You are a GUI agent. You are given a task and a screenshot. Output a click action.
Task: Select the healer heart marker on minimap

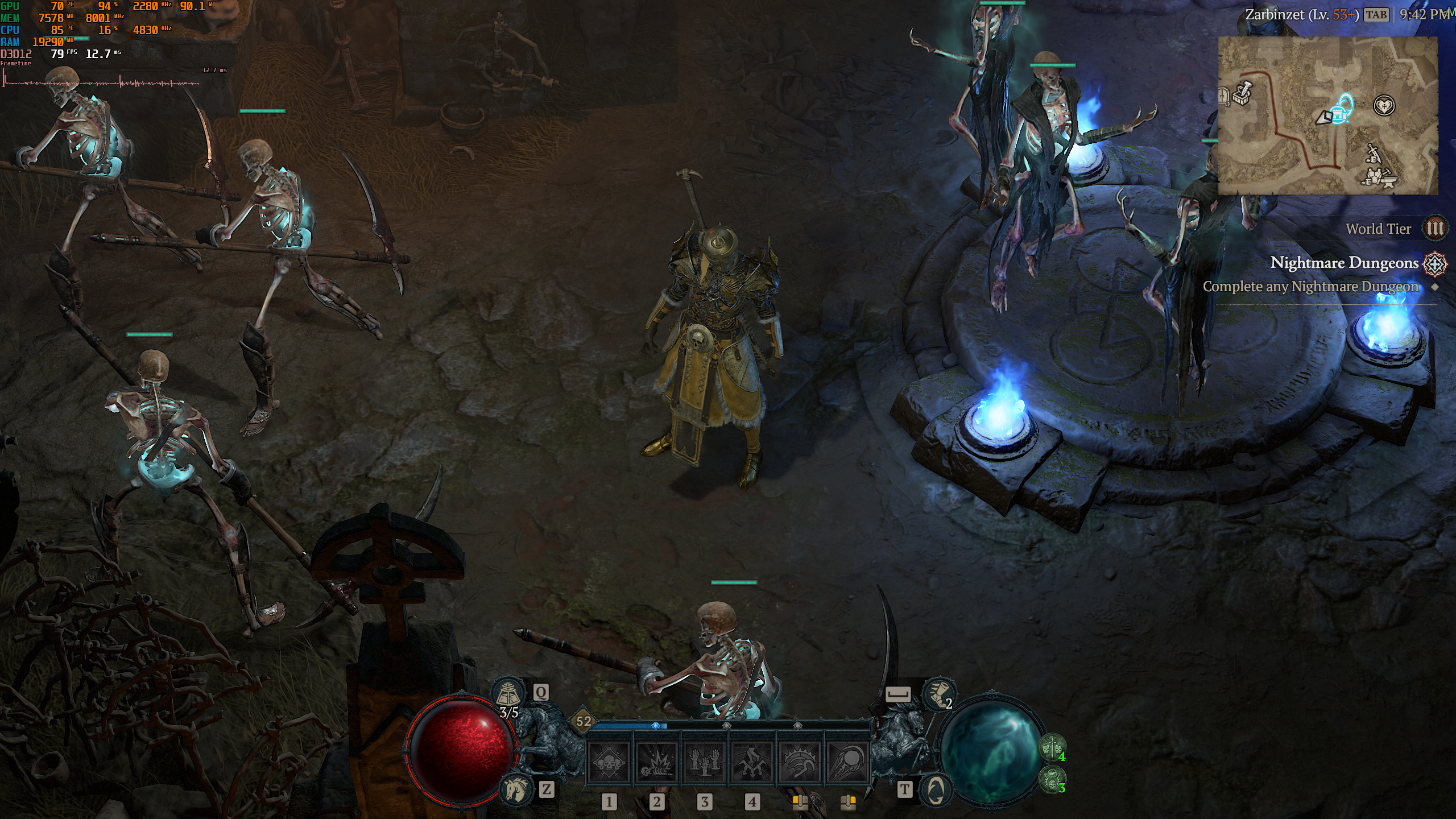tap(1384, 105)
